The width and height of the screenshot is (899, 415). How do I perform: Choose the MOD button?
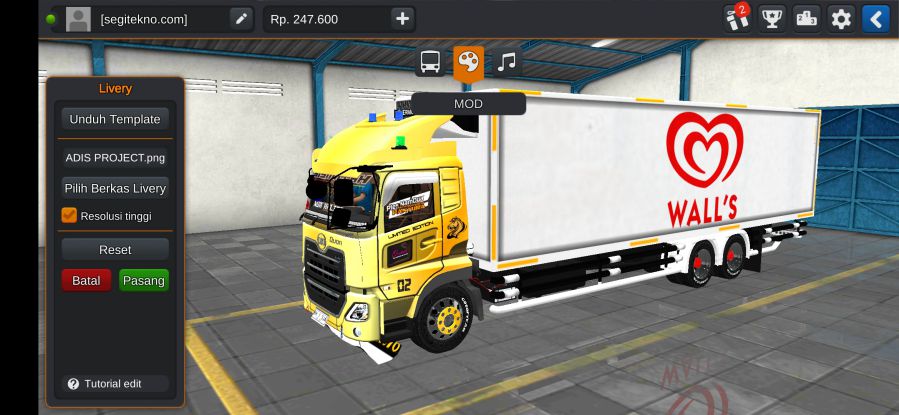coord(468,104)
